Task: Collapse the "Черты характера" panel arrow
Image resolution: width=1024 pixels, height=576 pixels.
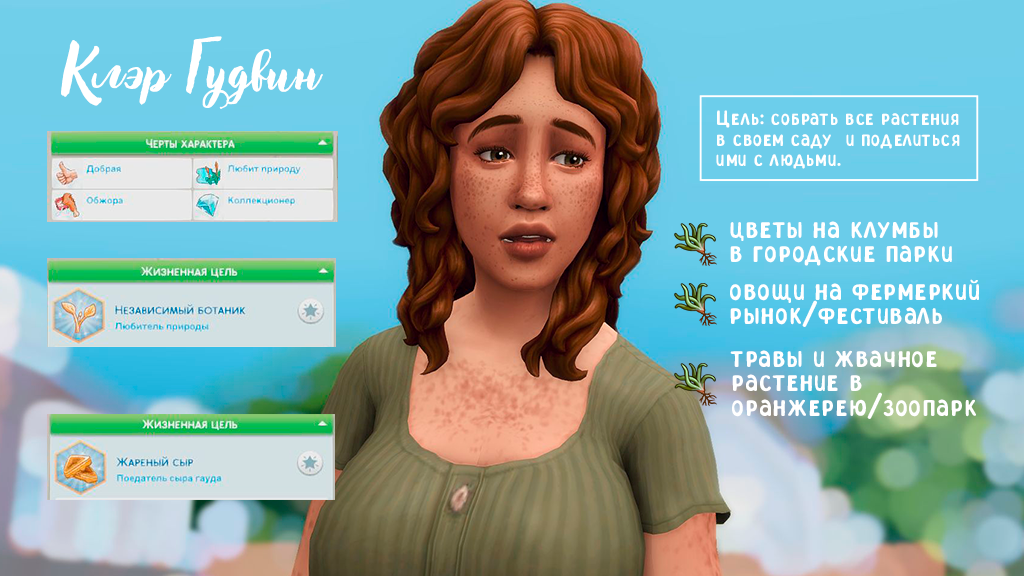Action: (x=322, y=144)
